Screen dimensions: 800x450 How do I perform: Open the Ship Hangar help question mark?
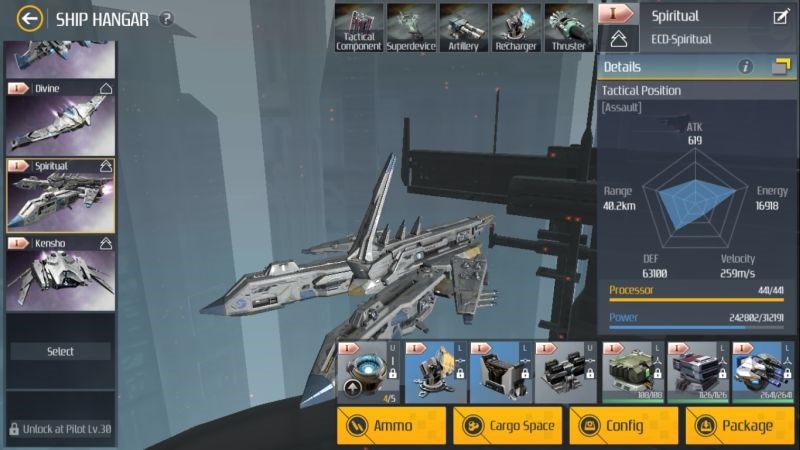(166, 18)
